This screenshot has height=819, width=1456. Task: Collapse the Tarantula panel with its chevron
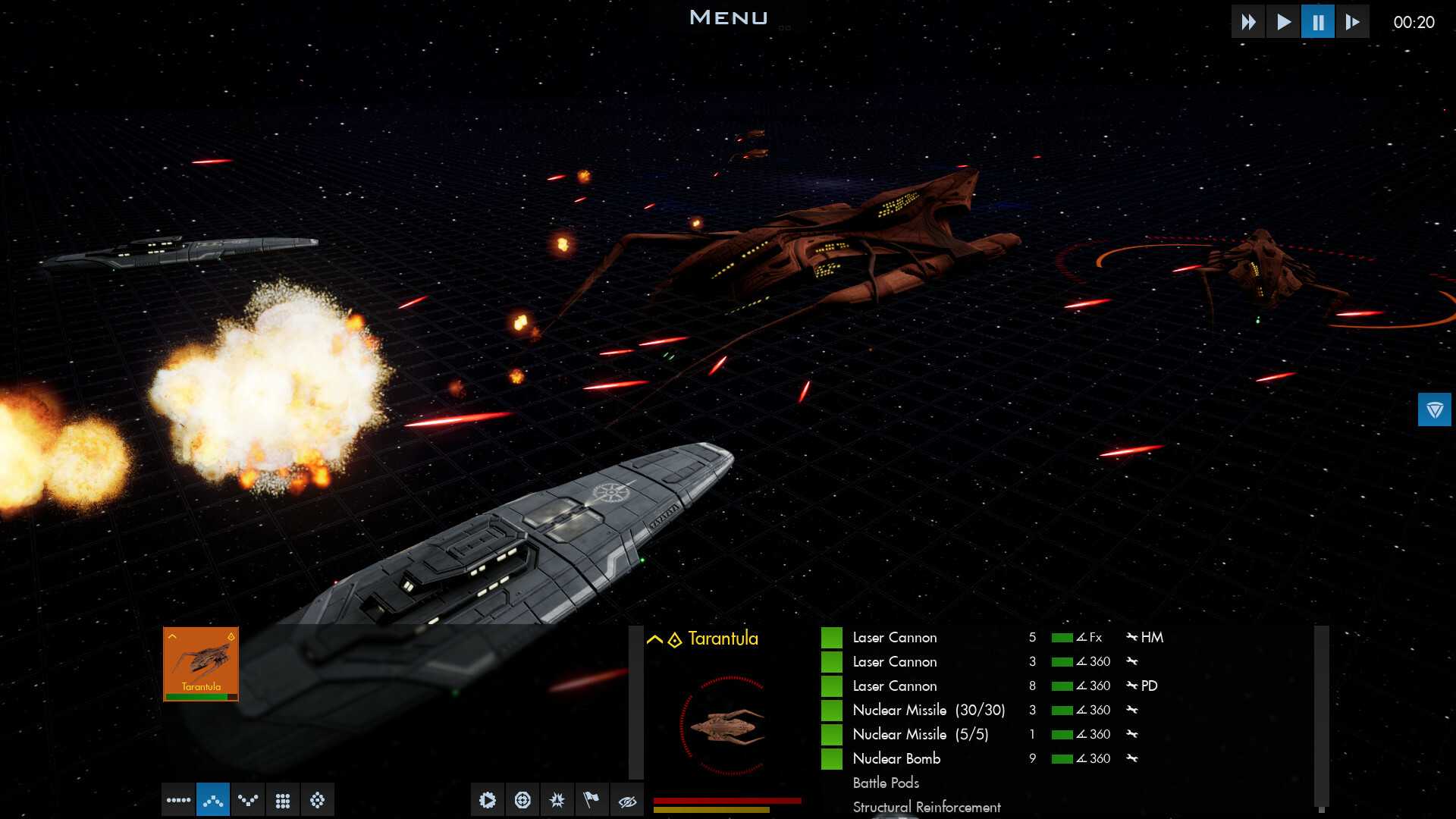click(653, 639)
